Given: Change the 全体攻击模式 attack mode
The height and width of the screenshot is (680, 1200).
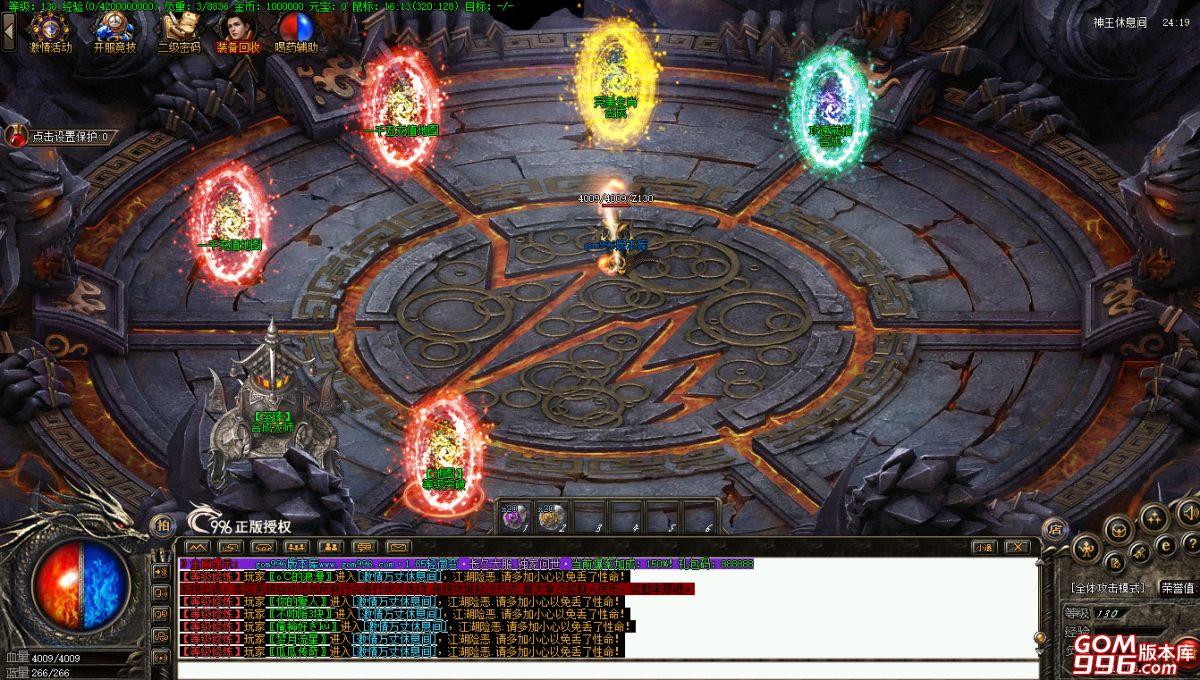Looking at the screenshot, I should coord(1107,588).
